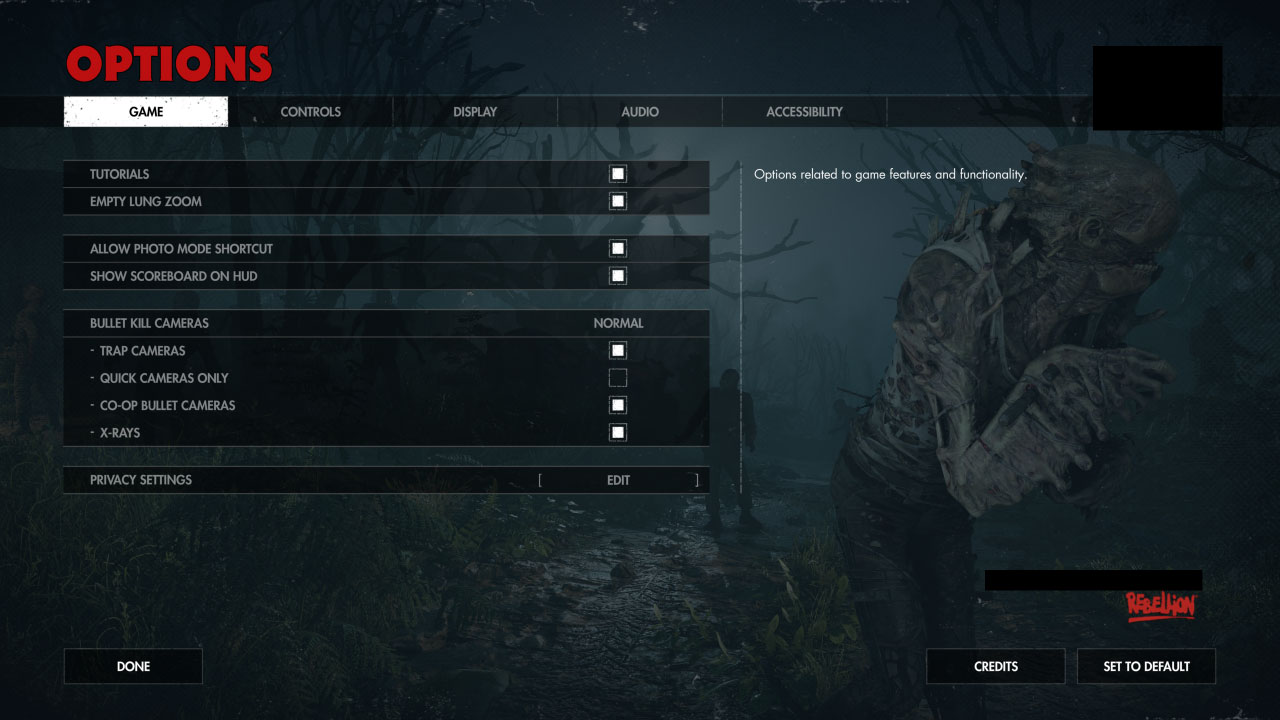Edit the Privacy Settings
1280x720 pixels.
(x=618, y=480)
